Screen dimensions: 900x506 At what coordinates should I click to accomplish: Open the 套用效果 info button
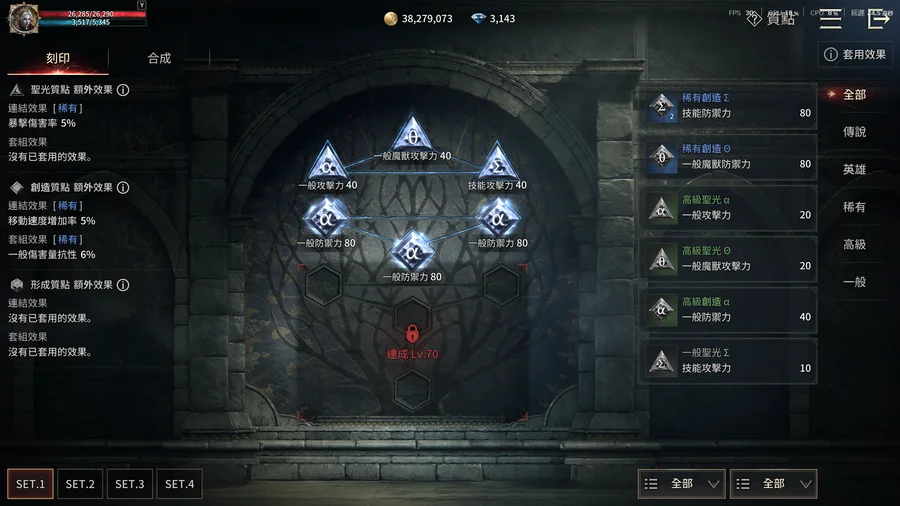pos(855,54)
